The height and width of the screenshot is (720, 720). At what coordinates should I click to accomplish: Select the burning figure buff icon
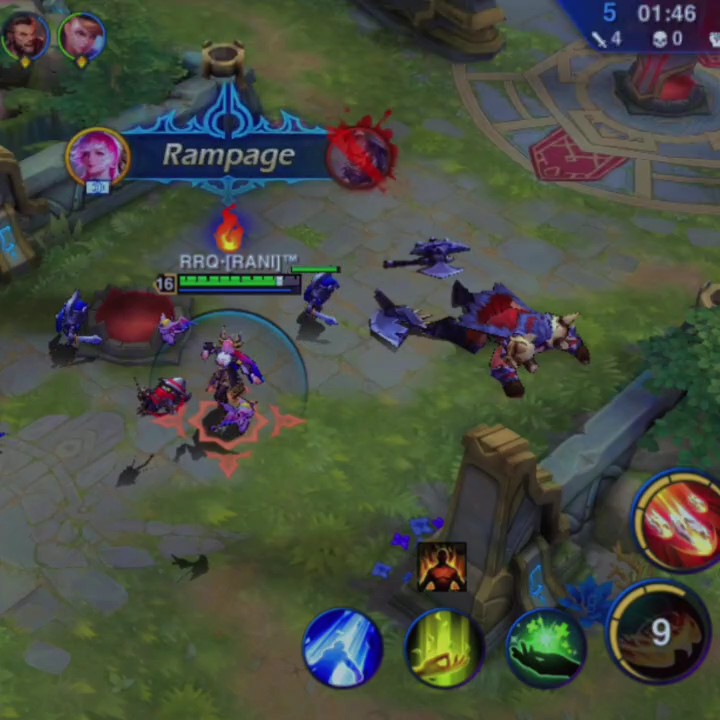[441, 567]
